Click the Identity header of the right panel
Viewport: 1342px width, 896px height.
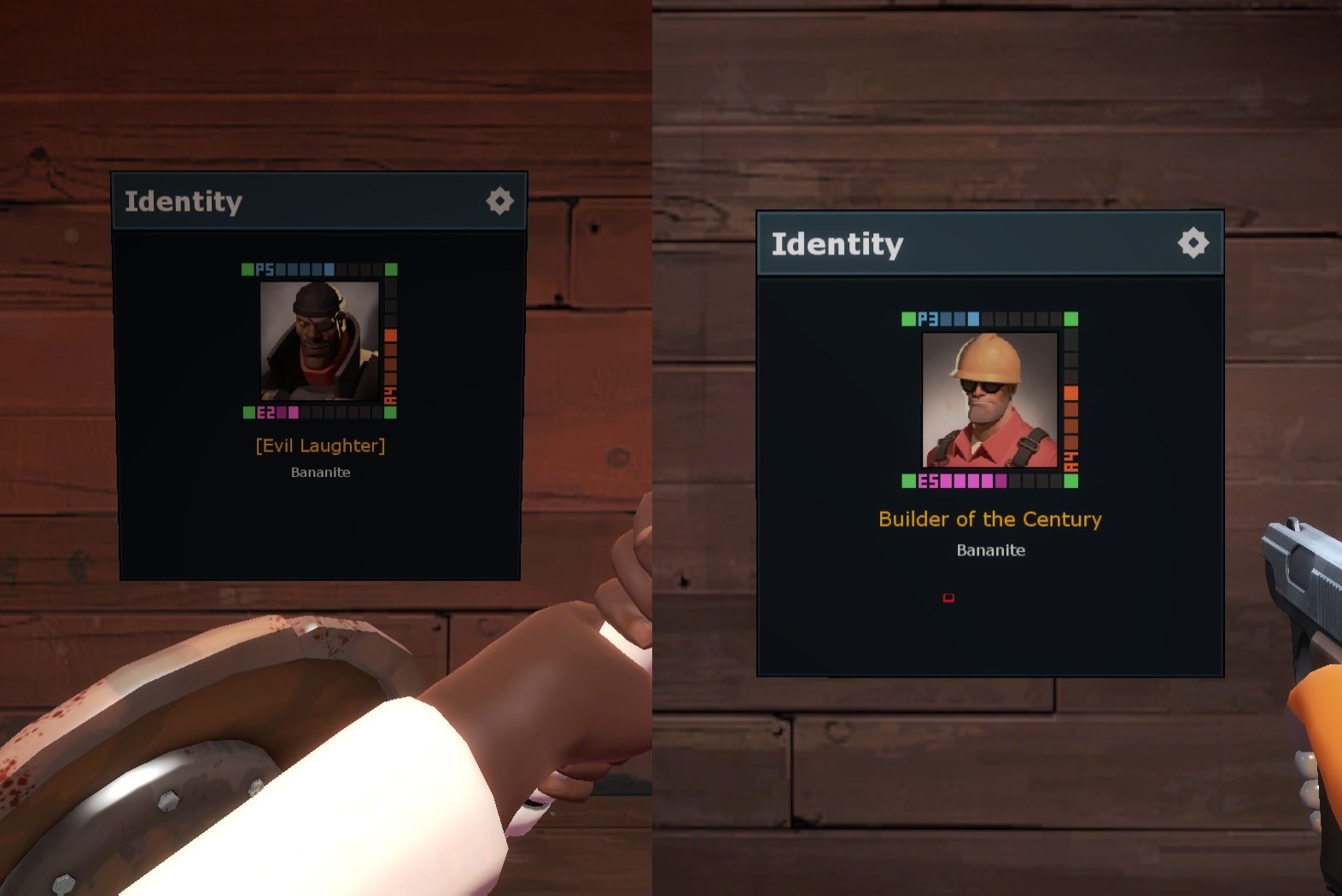838,242
